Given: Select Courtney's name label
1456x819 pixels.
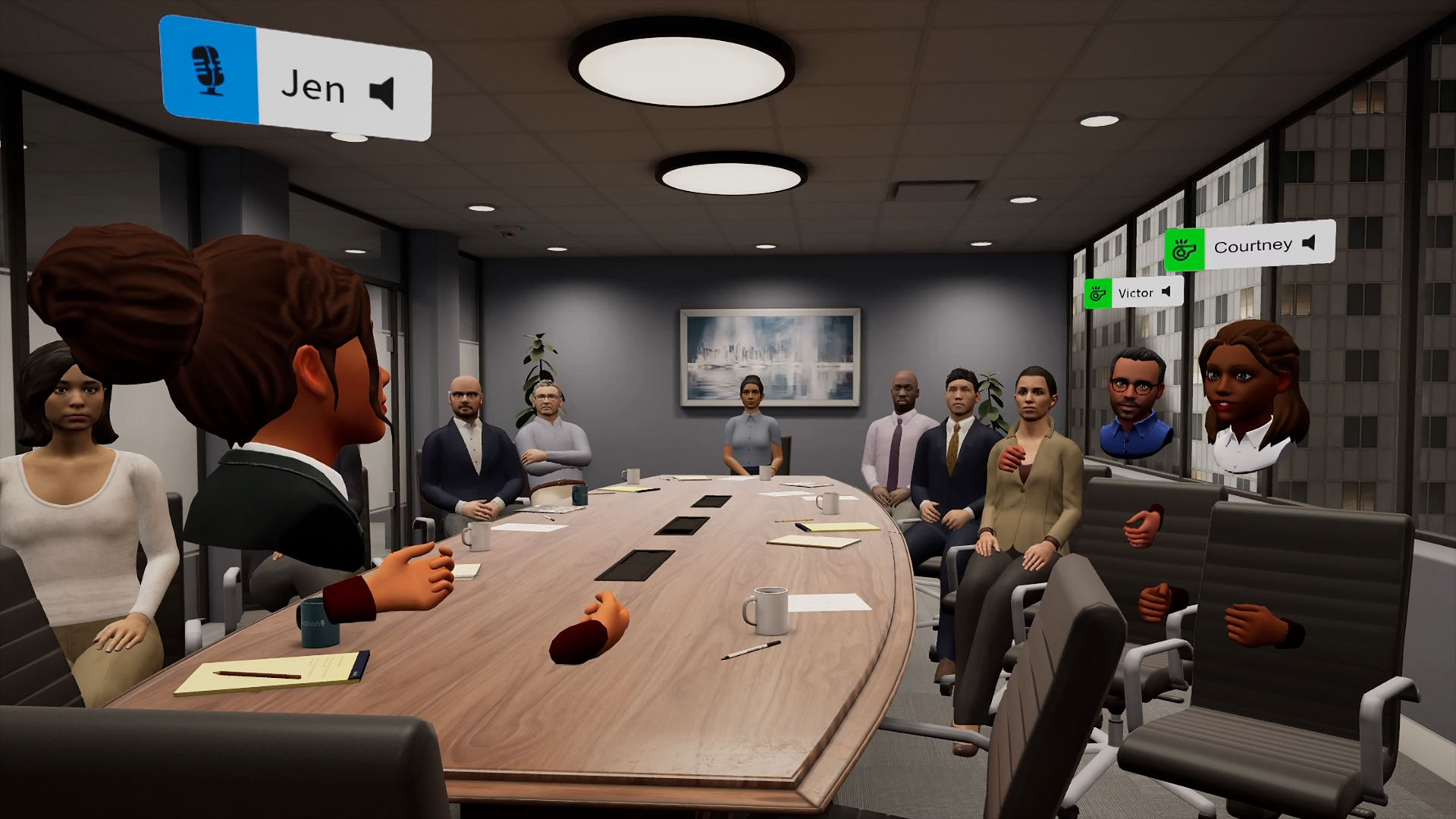Looking at the screenshot, I should click(1253, 246).
